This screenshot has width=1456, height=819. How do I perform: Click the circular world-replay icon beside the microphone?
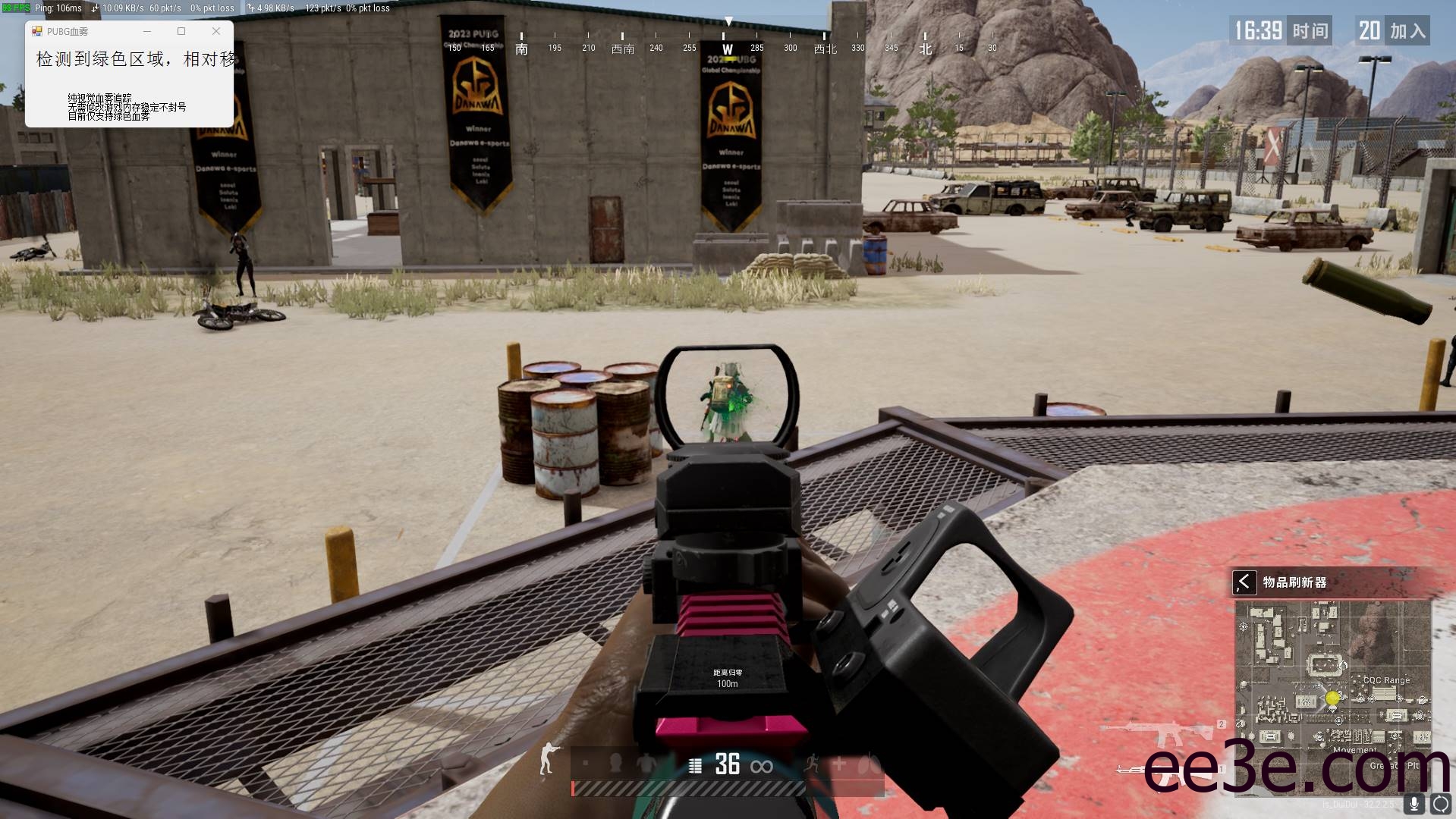click(1440, 805)
